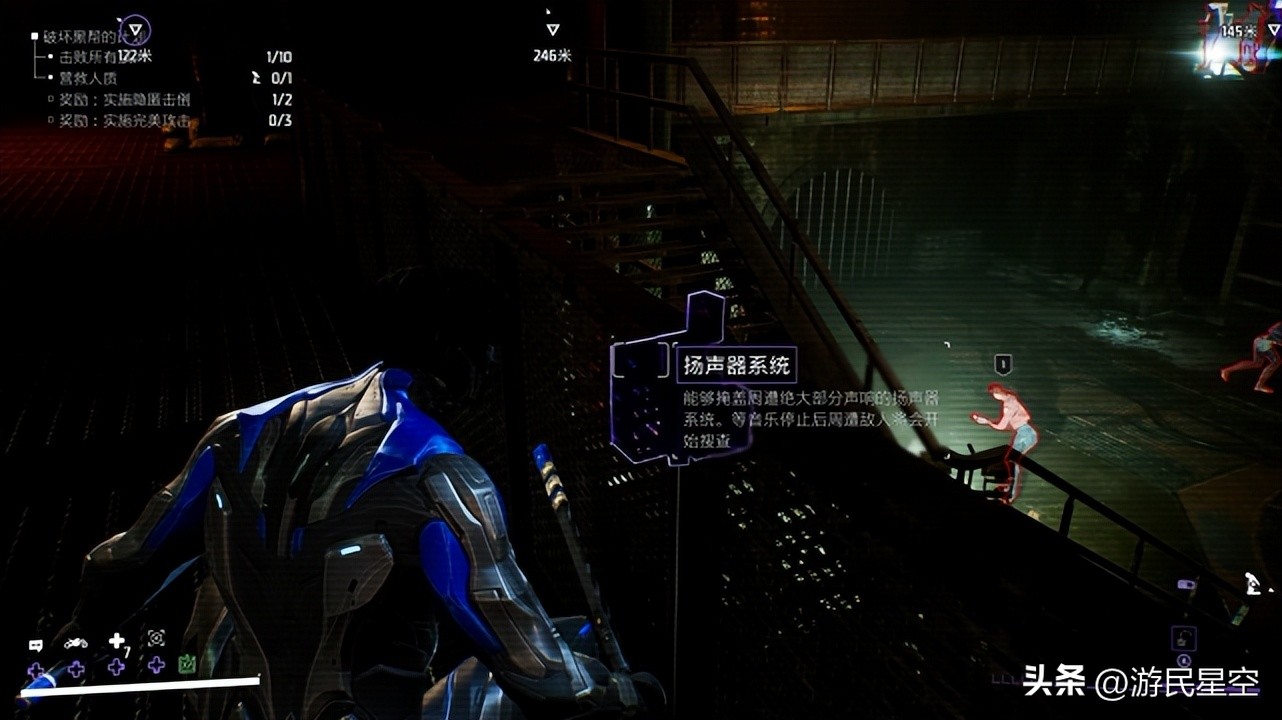Click the open padlock icon box
The width and height of the screenshot is (1282, 720).
(1183, 638)
